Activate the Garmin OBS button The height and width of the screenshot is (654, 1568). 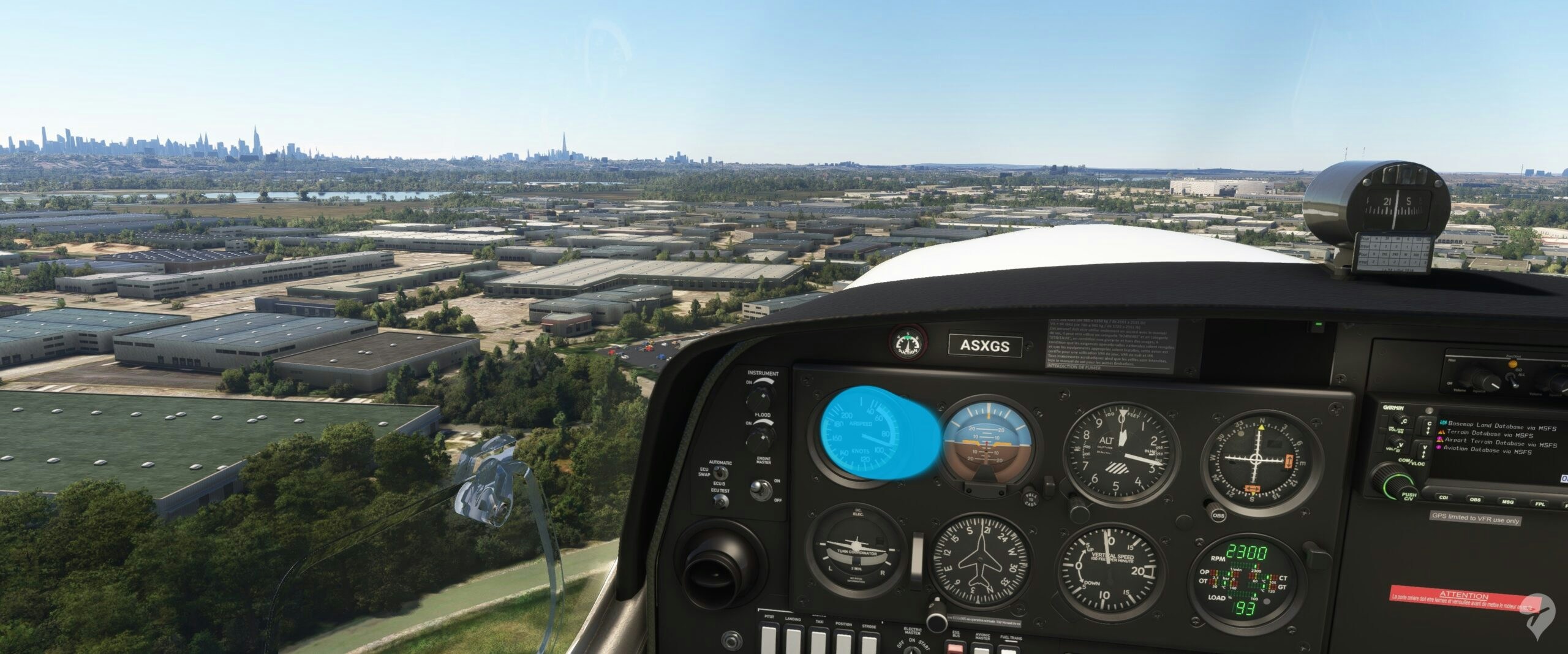1476,500
